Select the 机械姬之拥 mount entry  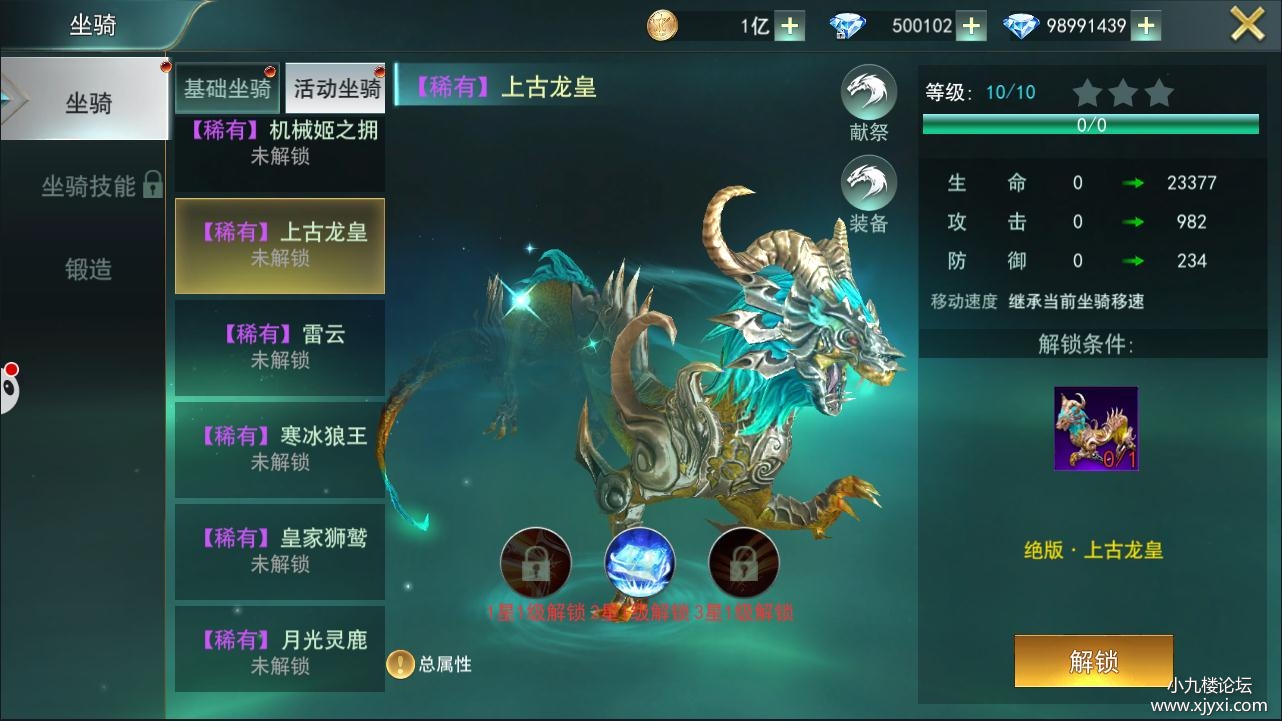[280, 140]
